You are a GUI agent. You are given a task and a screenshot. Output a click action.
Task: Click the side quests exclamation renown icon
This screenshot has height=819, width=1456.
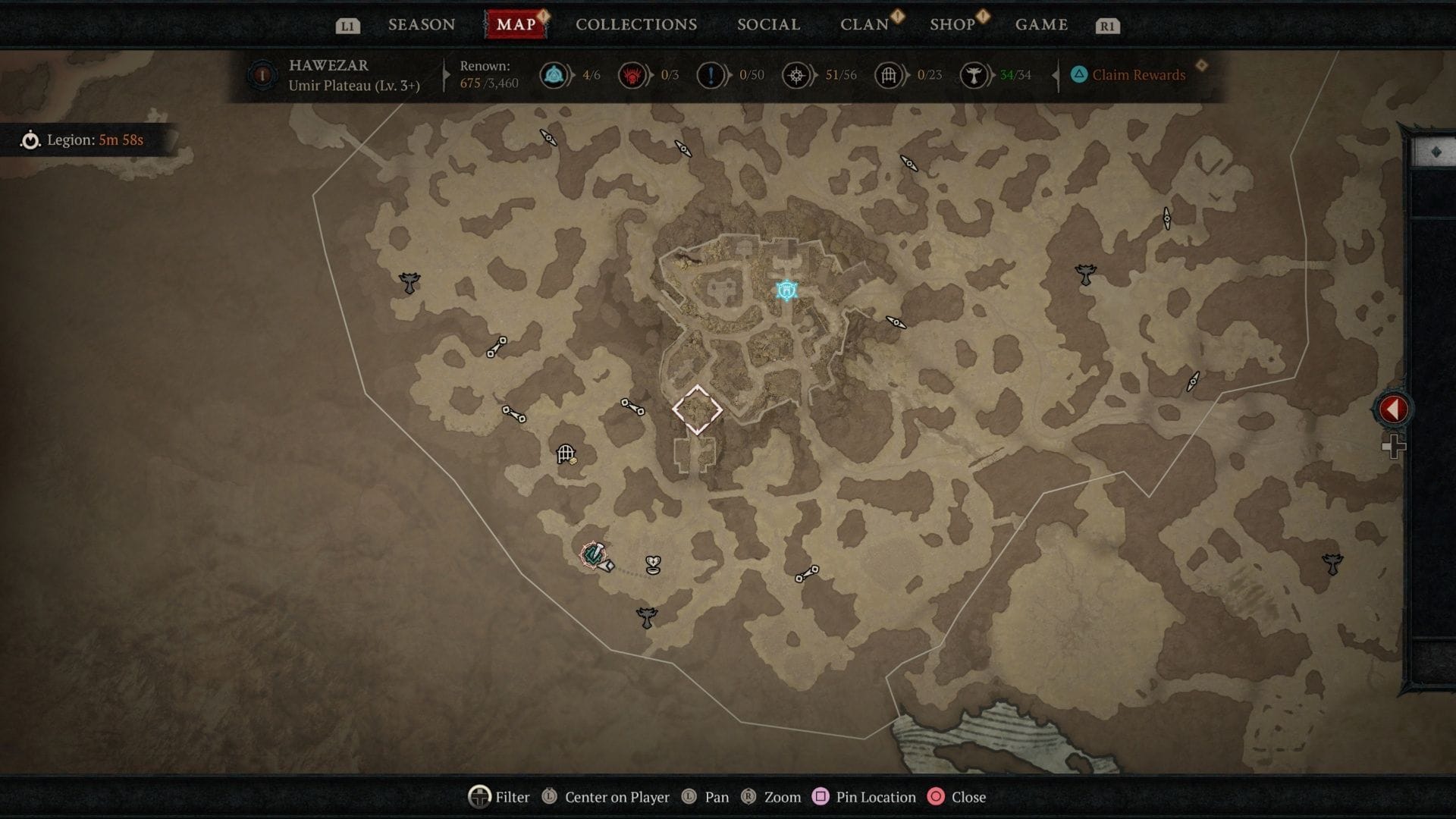[711, 75]
